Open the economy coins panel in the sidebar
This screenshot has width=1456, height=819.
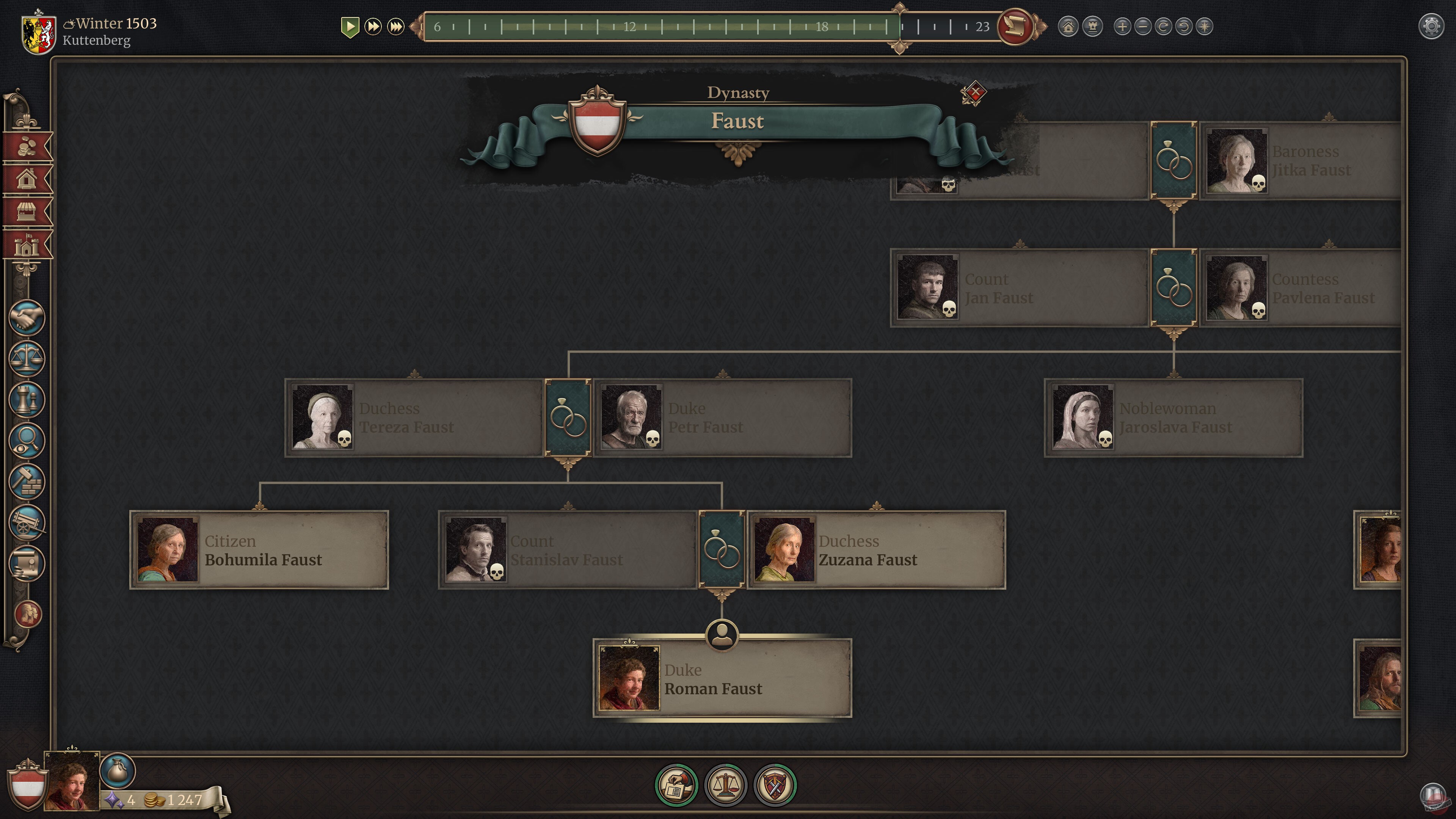27,146
